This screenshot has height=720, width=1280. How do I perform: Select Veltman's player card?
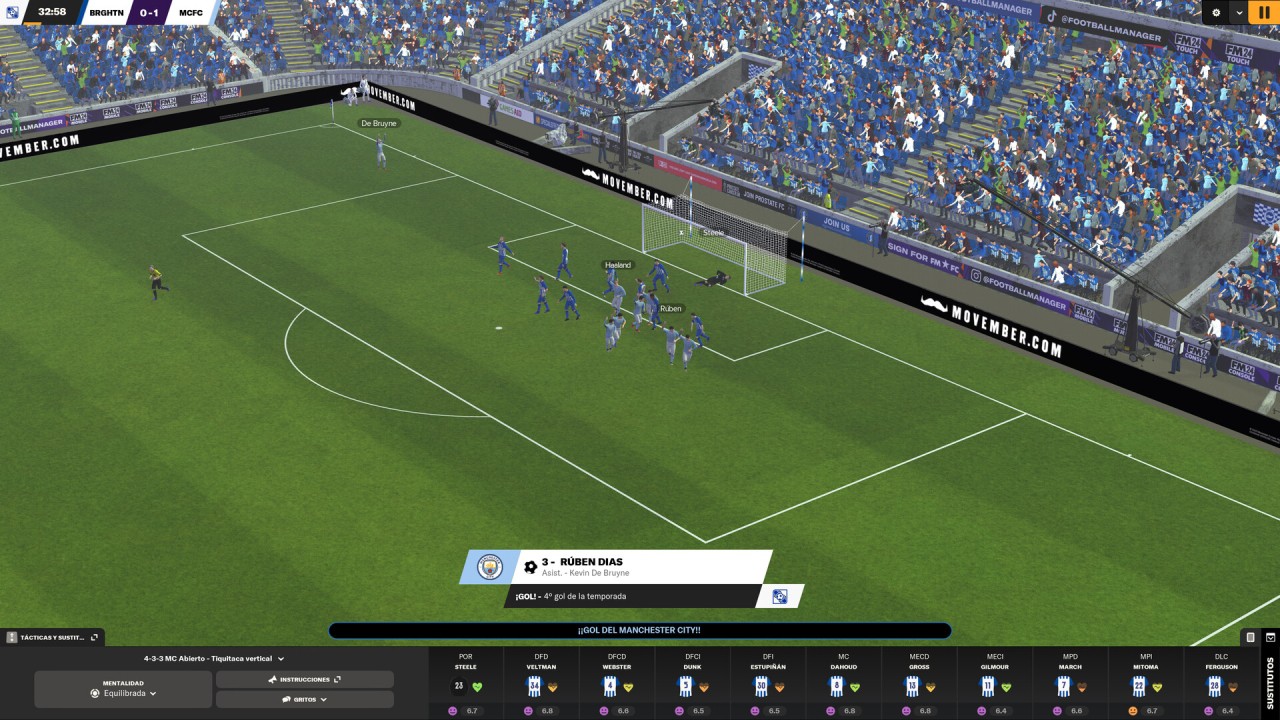pos(541,684)
